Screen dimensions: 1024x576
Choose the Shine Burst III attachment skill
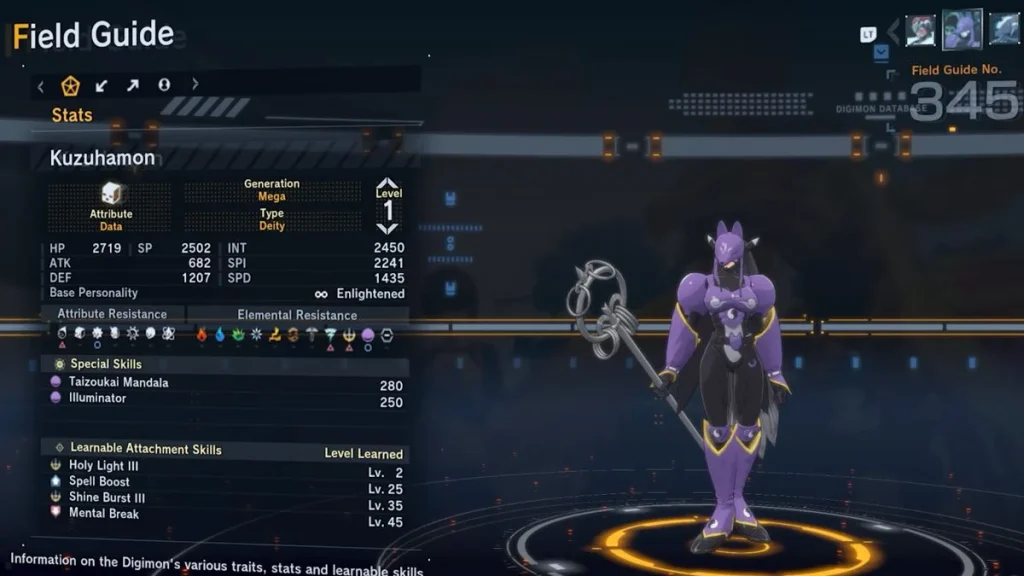tap(106, 498)
